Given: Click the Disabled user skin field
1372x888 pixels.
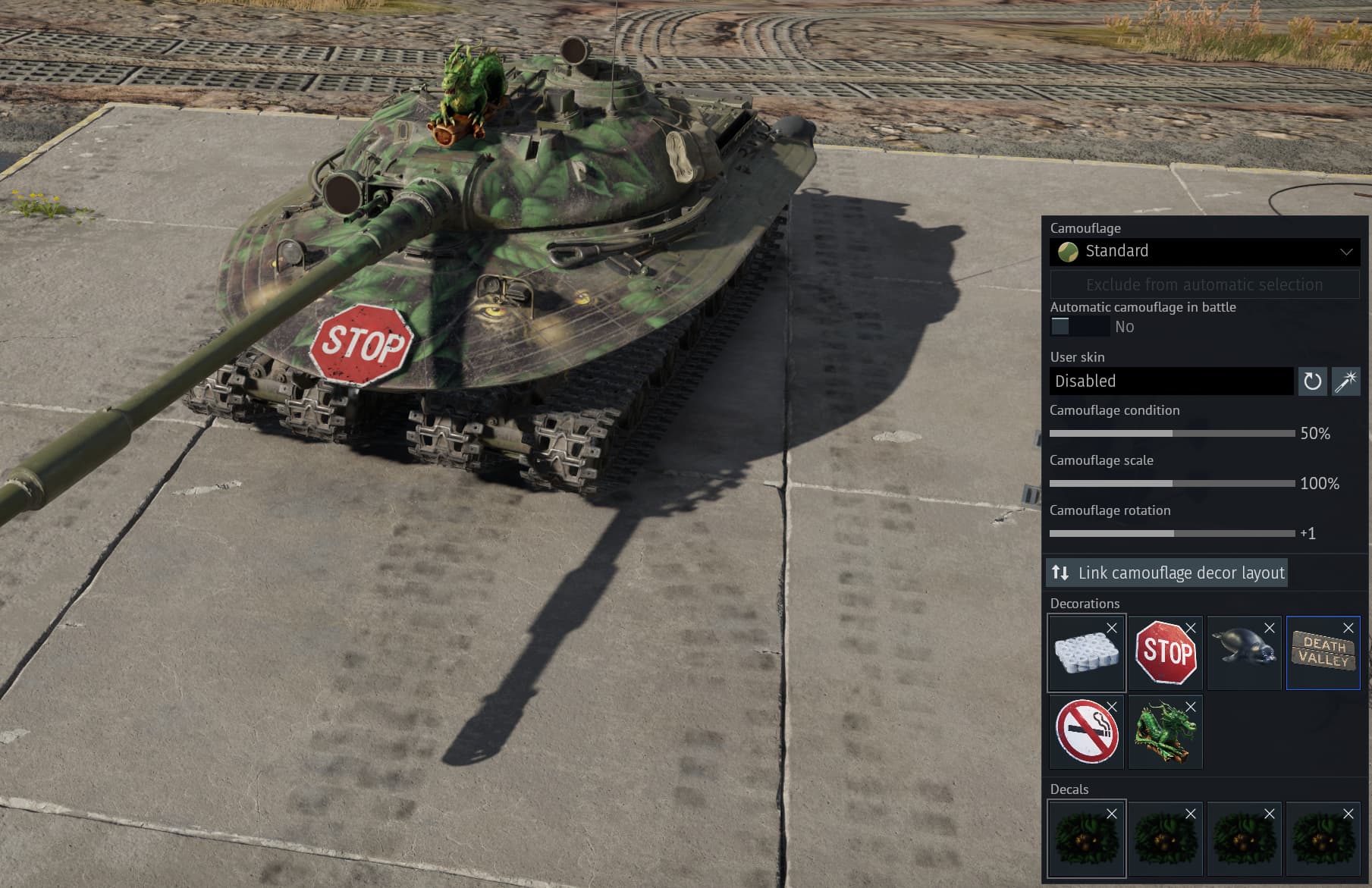Looking at the screenshot, I should 1170,381.
